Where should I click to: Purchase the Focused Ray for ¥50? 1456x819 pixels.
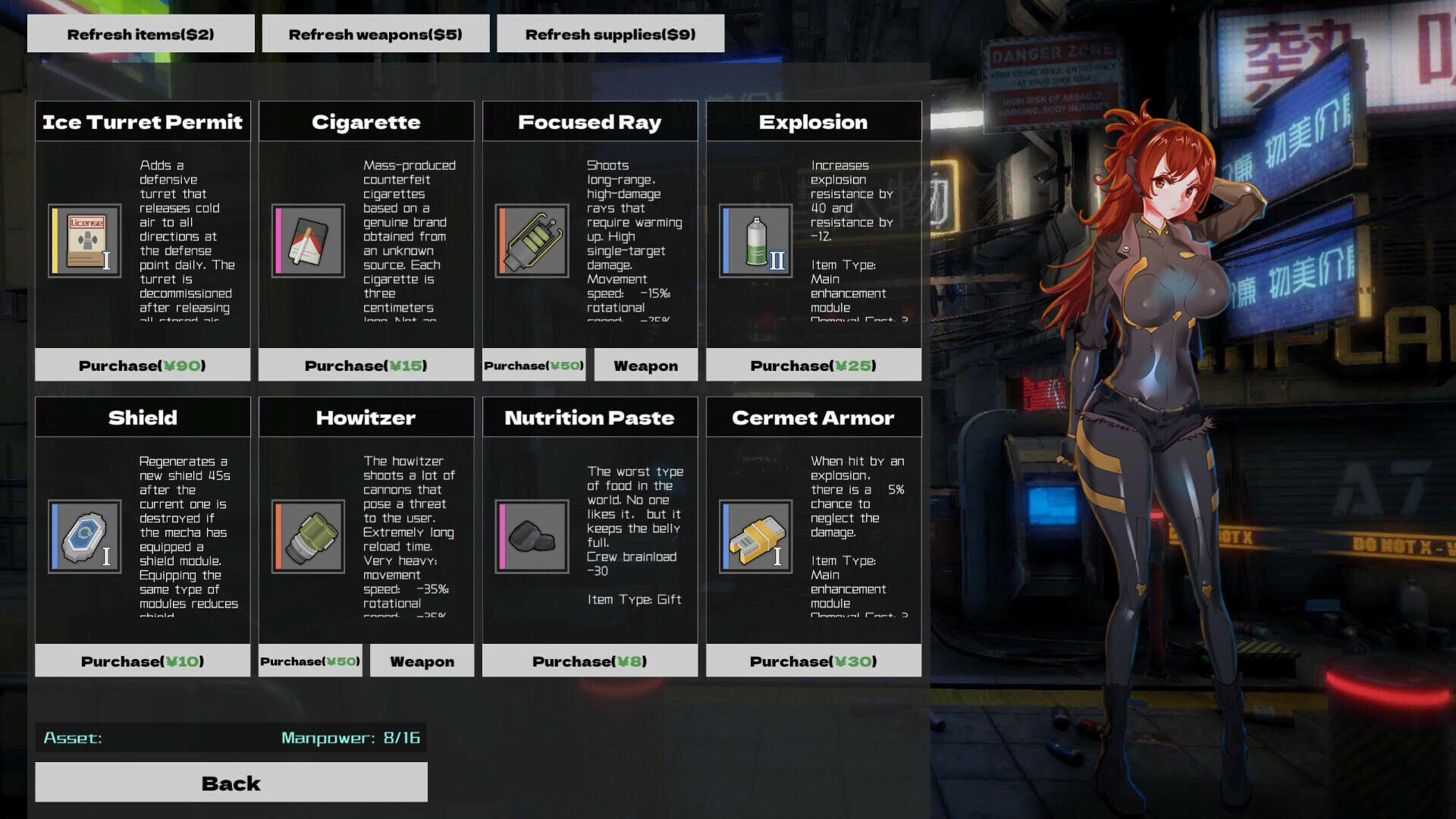[534, 366]
